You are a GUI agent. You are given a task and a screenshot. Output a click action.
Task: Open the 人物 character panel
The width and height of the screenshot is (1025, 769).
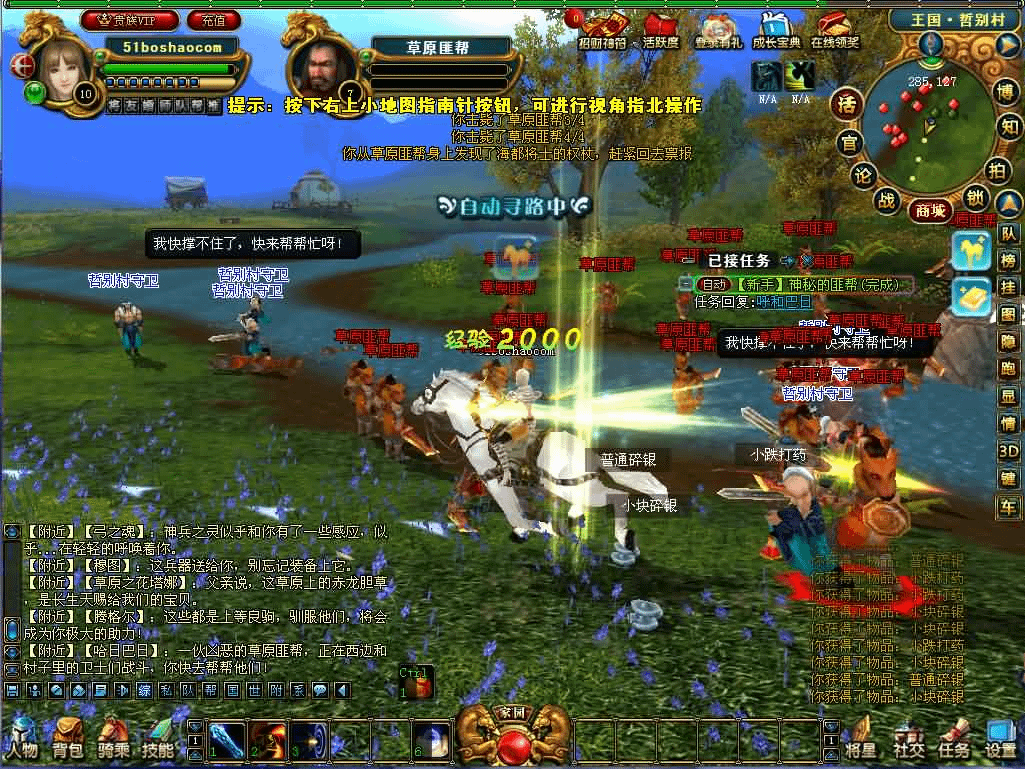point(23,737)
